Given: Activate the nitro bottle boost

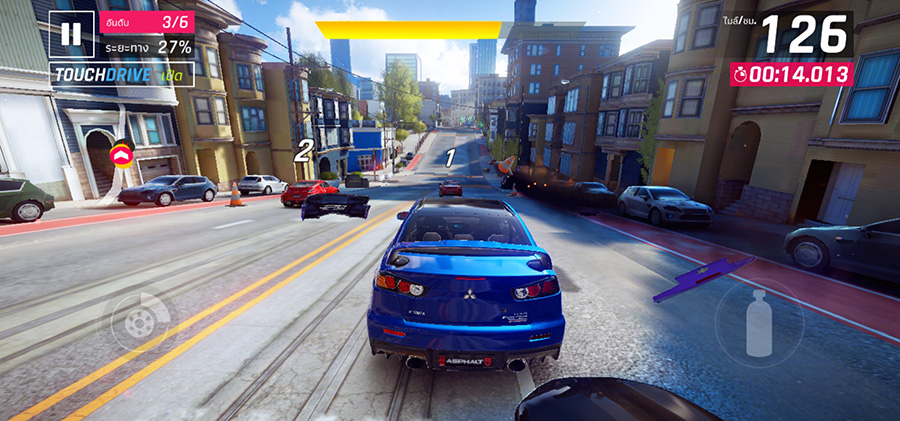Looking at the screenshot, I should [x=759, y=322].
